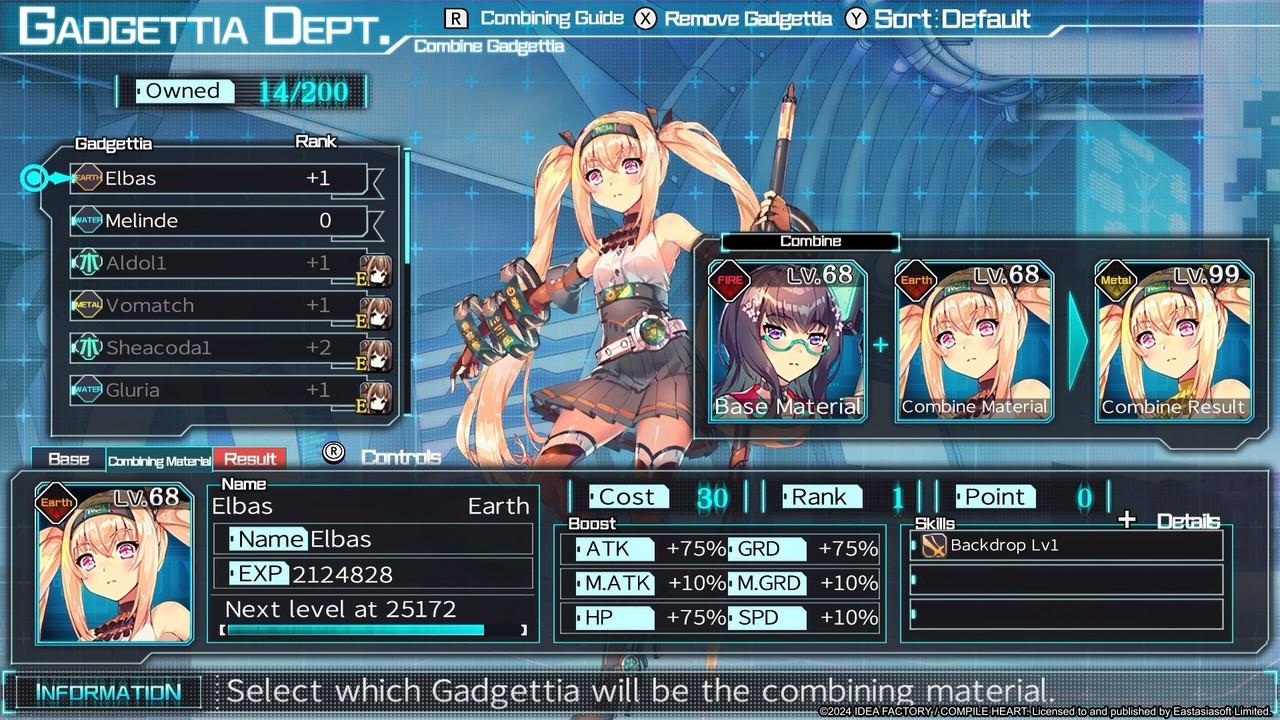Change the Sort: Default order
This screenshot has height=720, width=1280.
tap(939, 18)
